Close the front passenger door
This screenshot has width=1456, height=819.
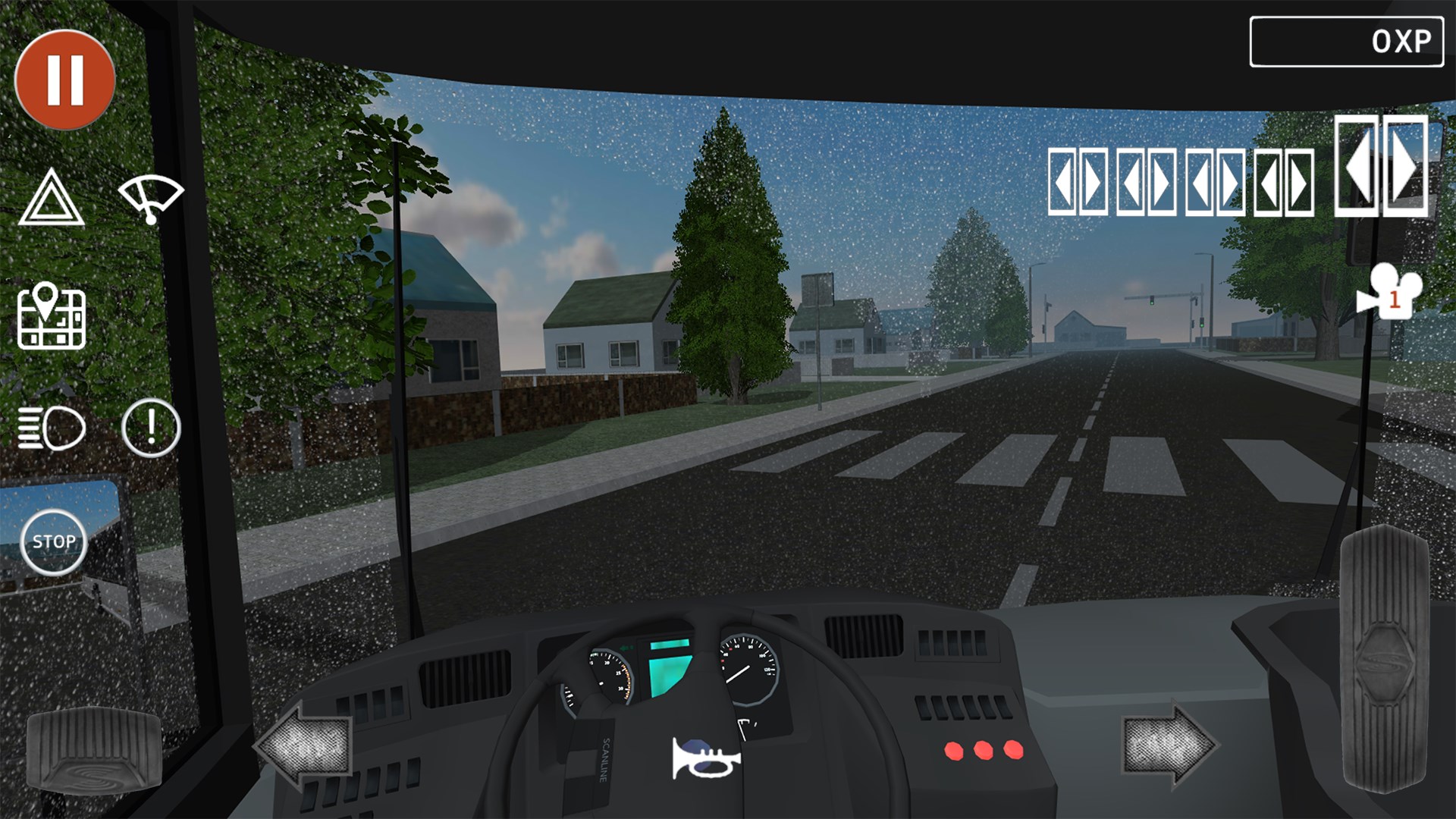[x=1094, y=181]
